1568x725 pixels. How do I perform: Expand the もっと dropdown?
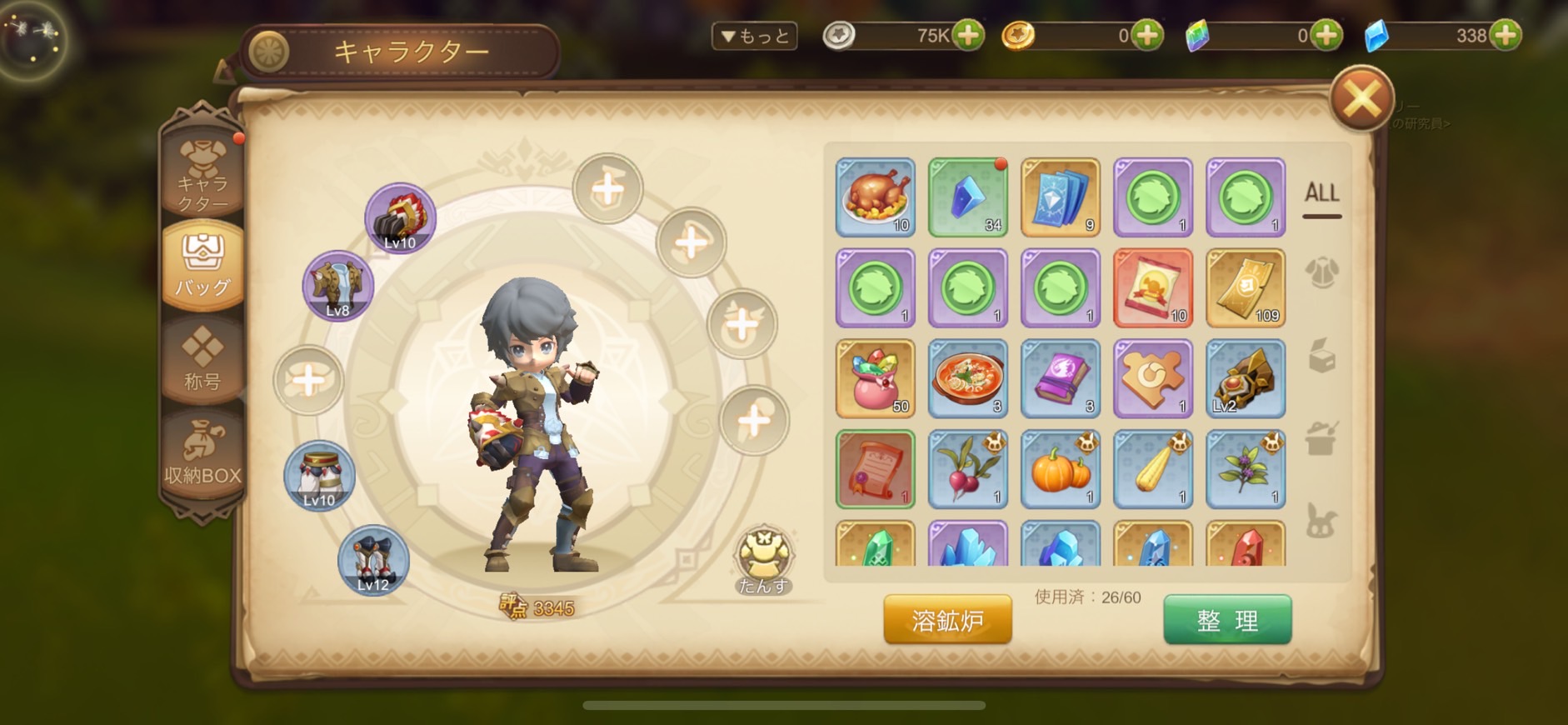point(755,36)
